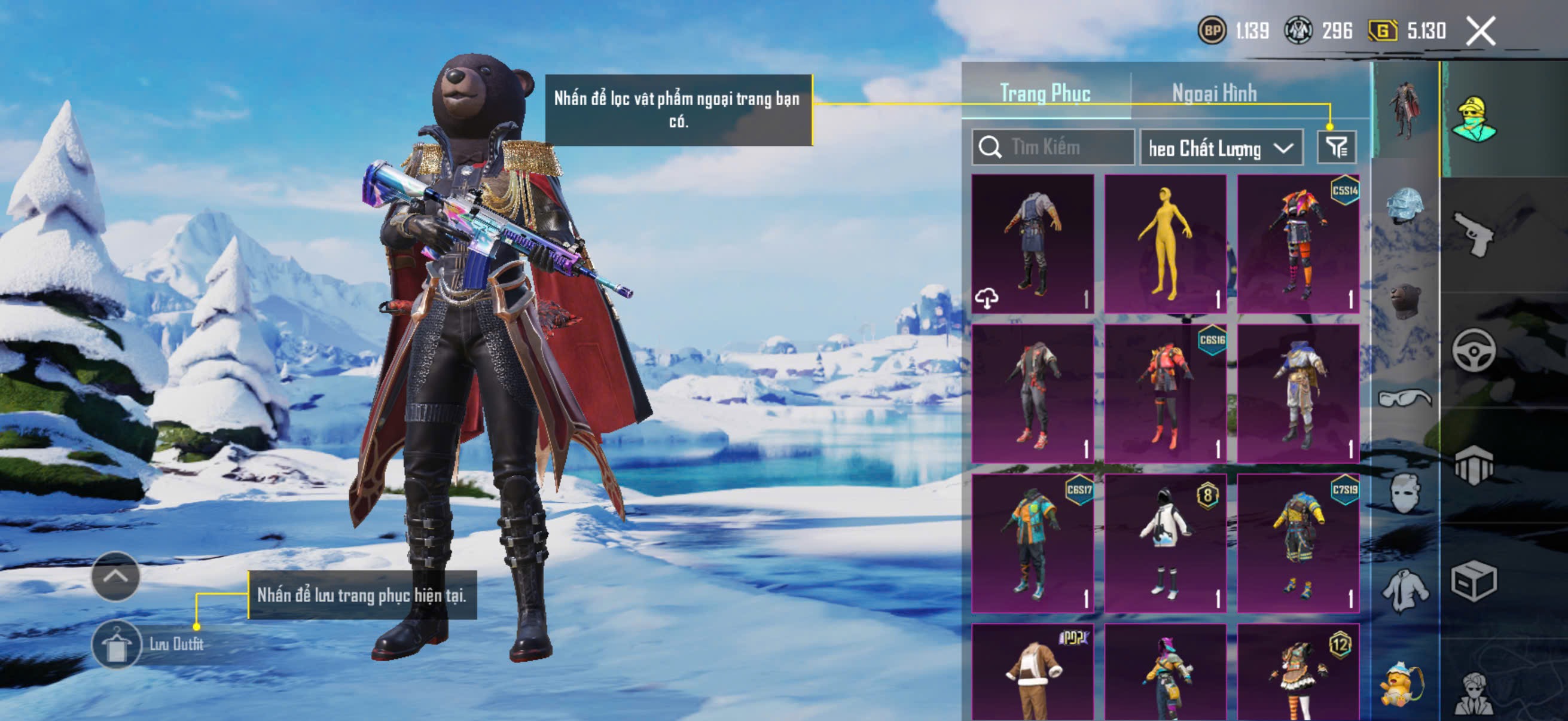Choose the C5S14 outfit tile

tap(1298, 243)
